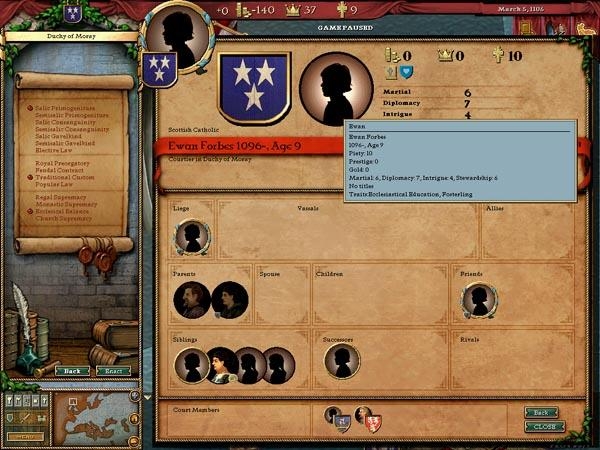This screenshot has height=450, width=600.
Task: Select the liege portrait
Action: (x=192, y=237)
